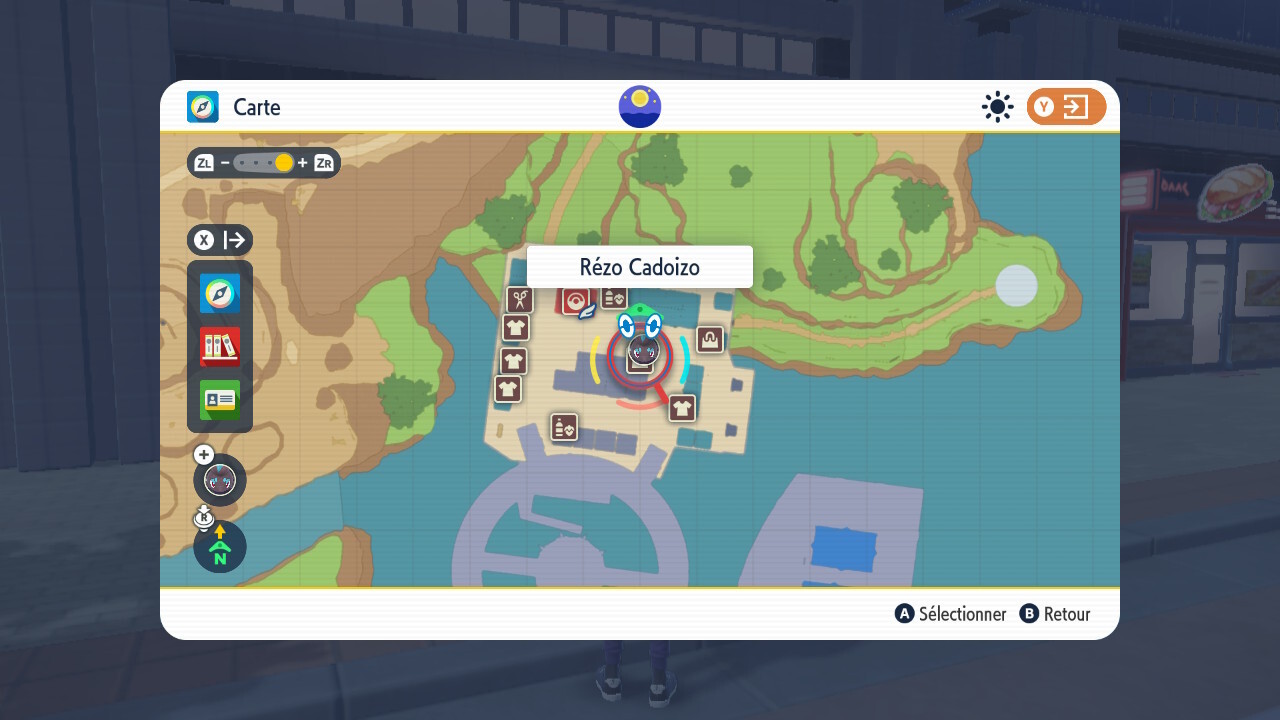Click the R camera rotation control
1280x720 pixels.
click(x=203, y=516)
